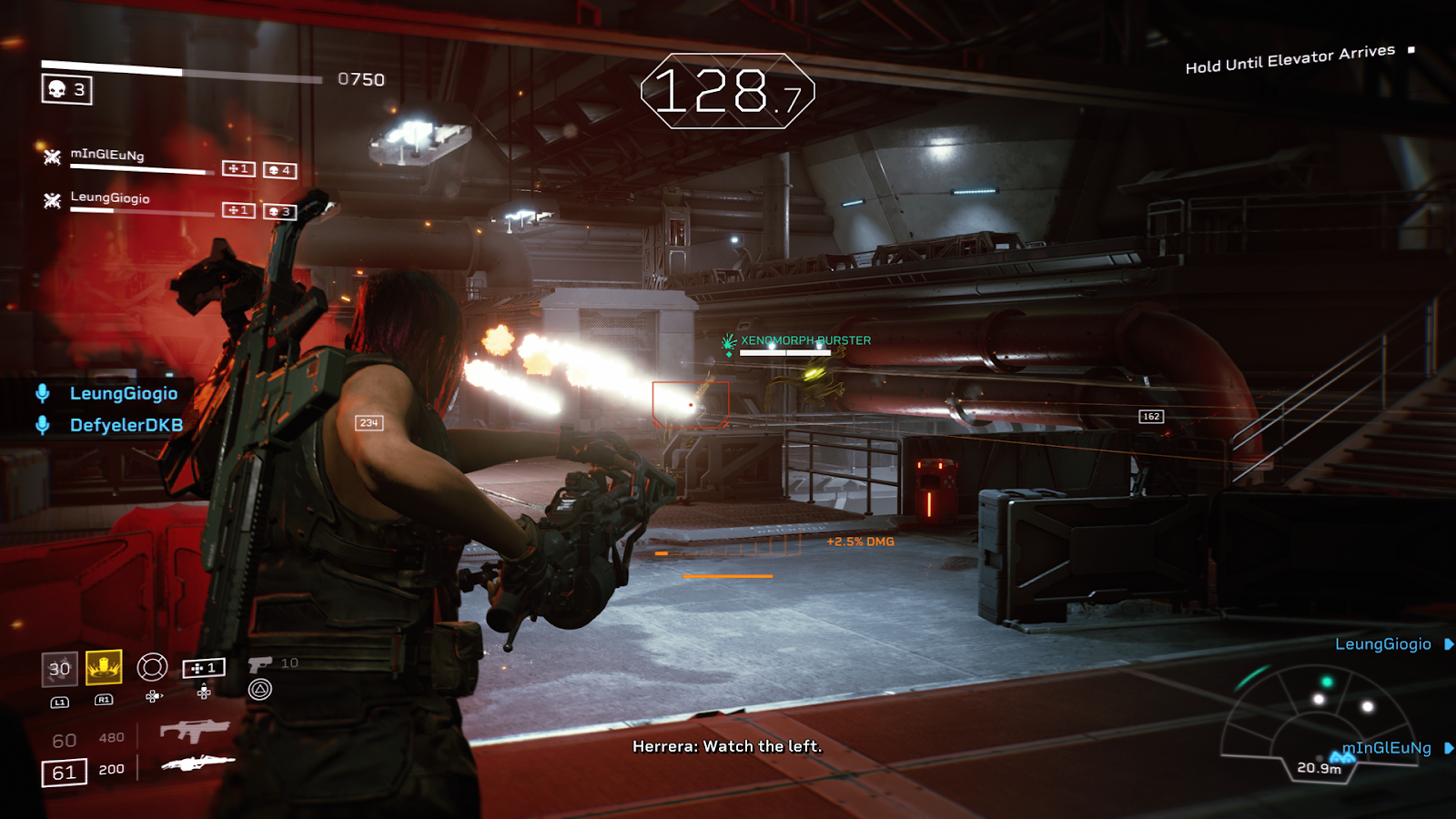This screenshot has height=819, width=1456.
Task: Click DefyelerDKB voice chat entry
Action: click(x=126, y=425)
